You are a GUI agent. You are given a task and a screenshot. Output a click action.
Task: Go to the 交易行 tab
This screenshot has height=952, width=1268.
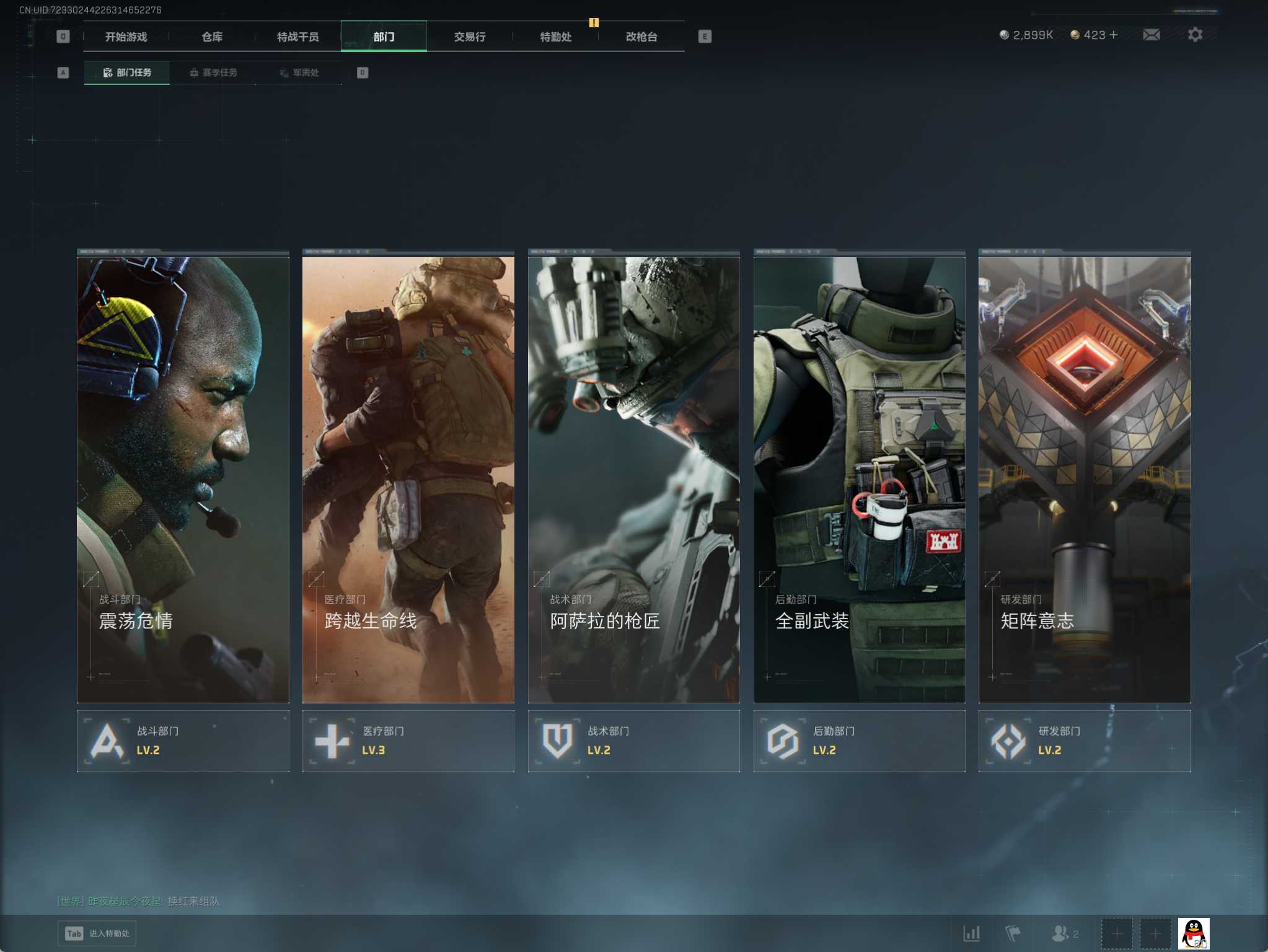pos(469,37)
